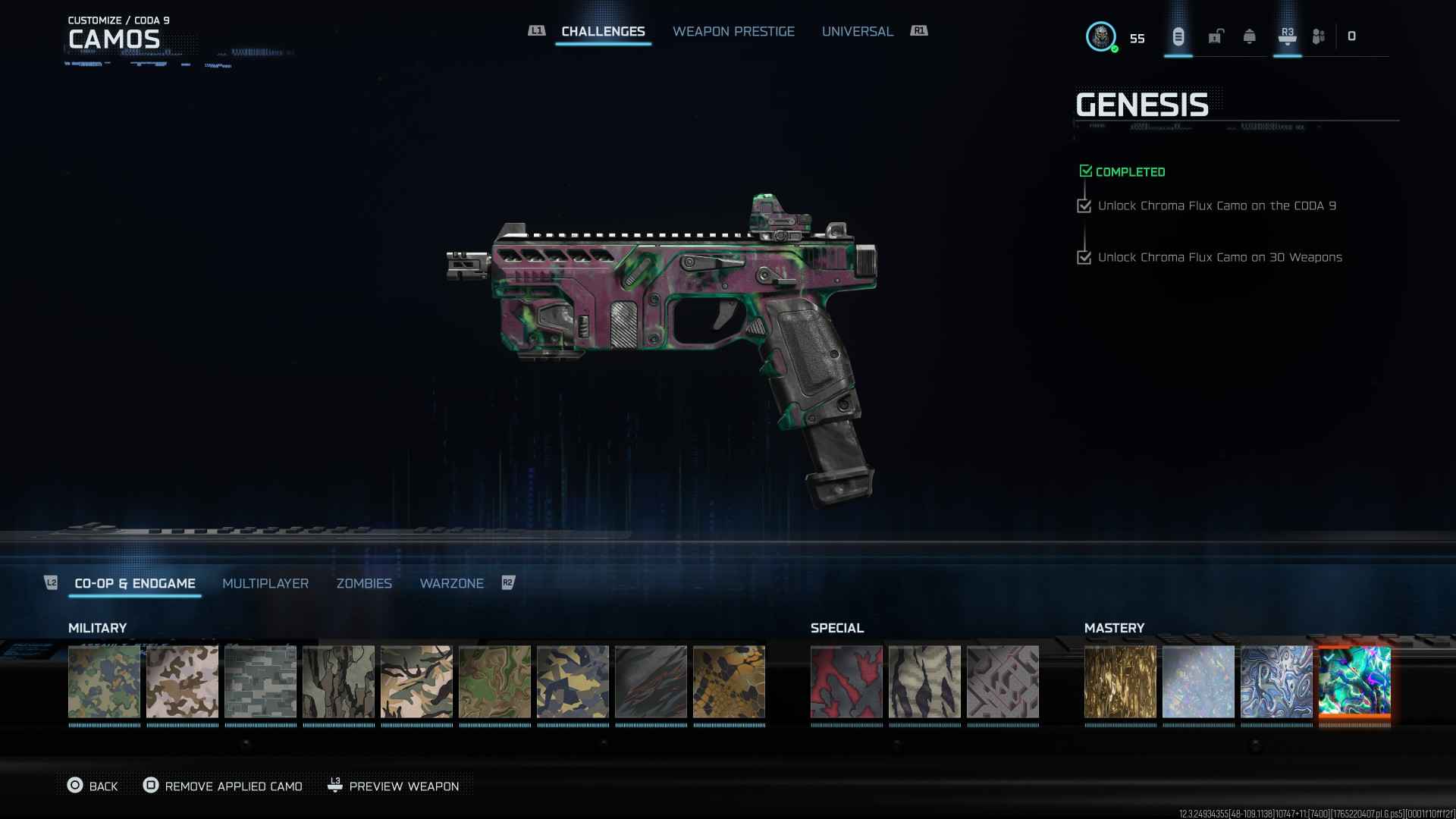This screenshot has width=1456, height=819.
Task: Open the Universal camos tab
Action: [857, 31]
